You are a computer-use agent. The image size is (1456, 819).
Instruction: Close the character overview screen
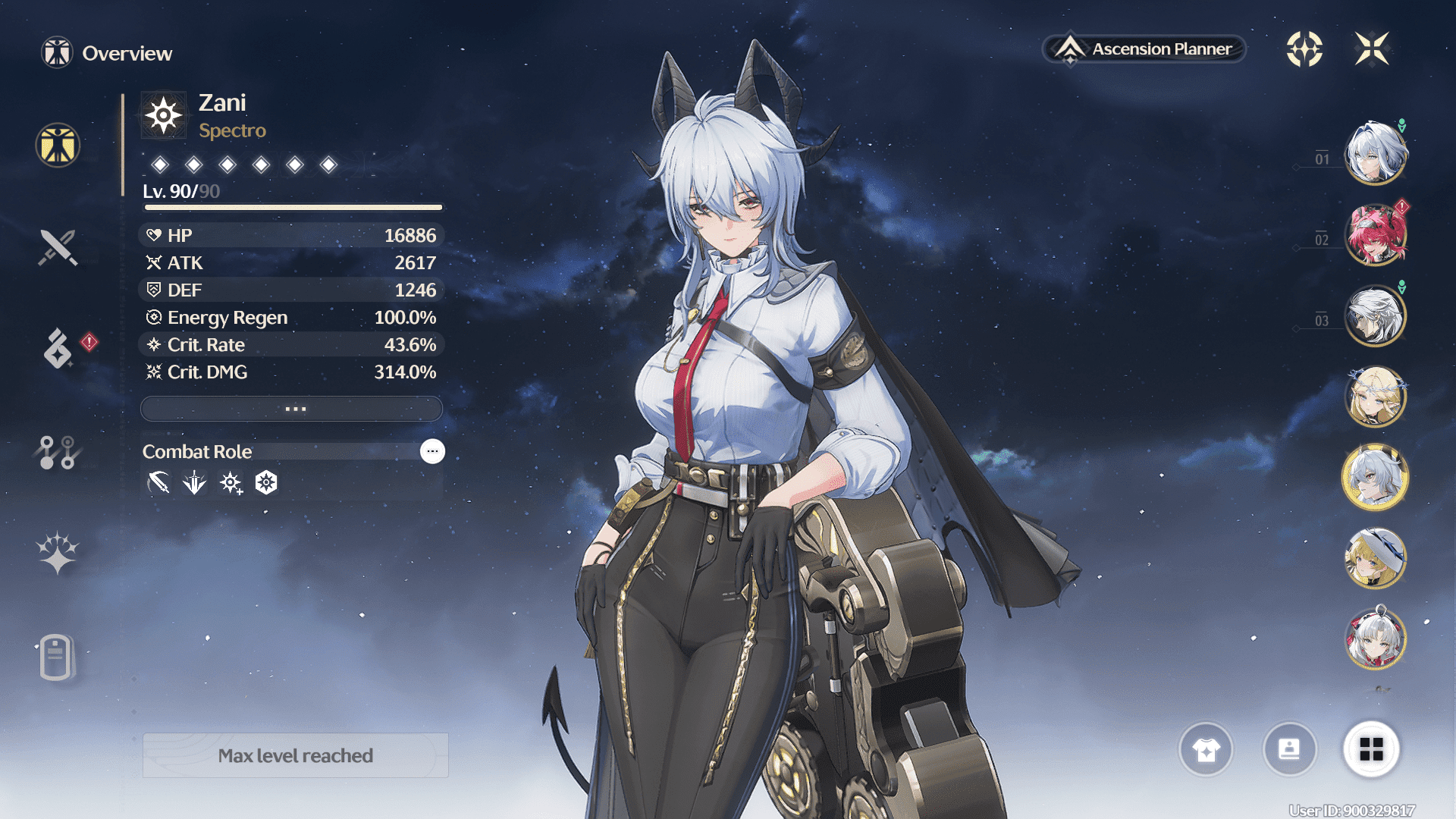(1372, 49)
